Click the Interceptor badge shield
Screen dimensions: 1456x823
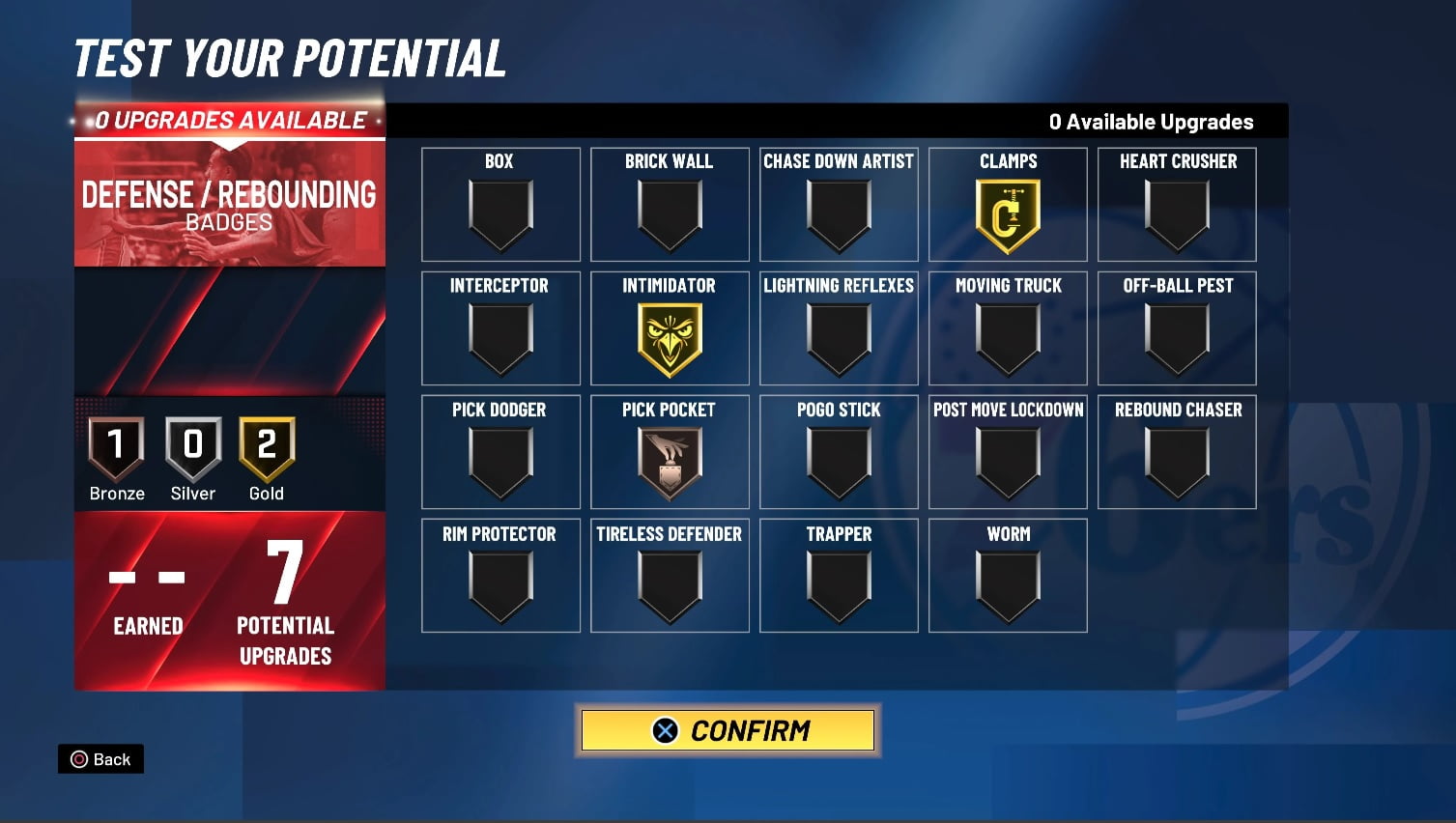(500, 338)
